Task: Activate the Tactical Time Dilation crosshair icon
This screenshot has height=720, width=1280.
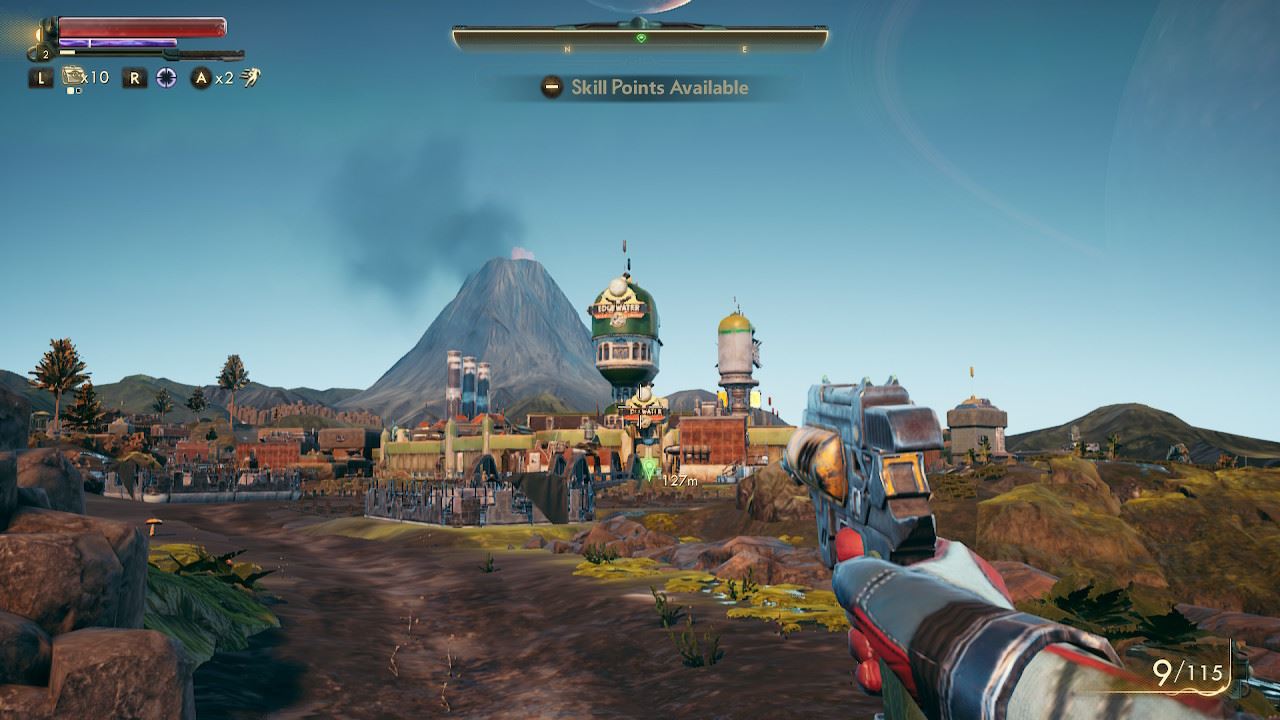Action: coord(166,77)
